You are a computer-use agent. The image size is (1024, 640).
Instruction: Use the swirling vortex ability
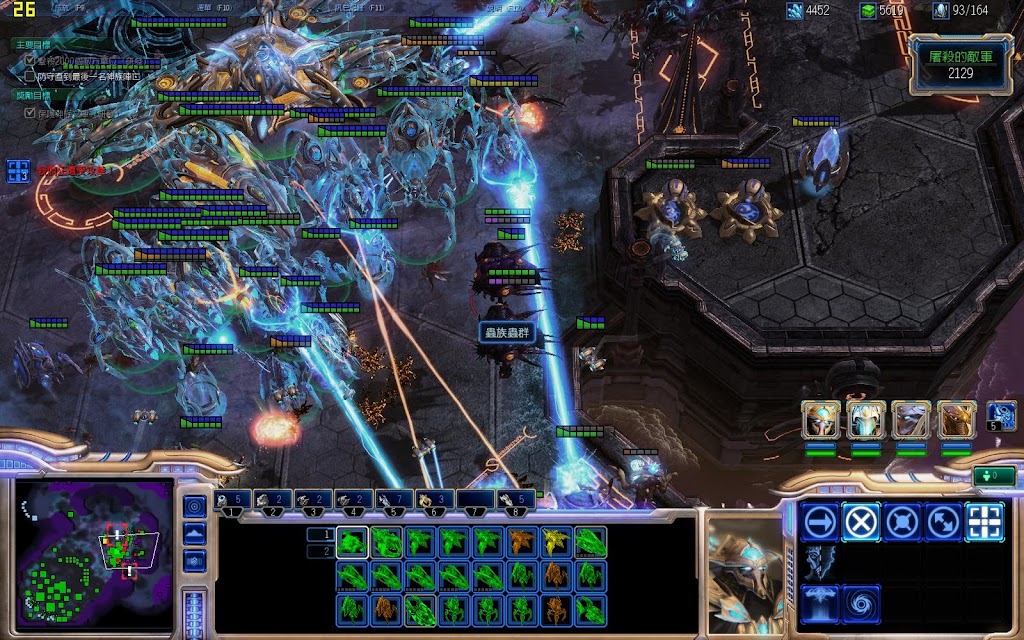[860, 604]
